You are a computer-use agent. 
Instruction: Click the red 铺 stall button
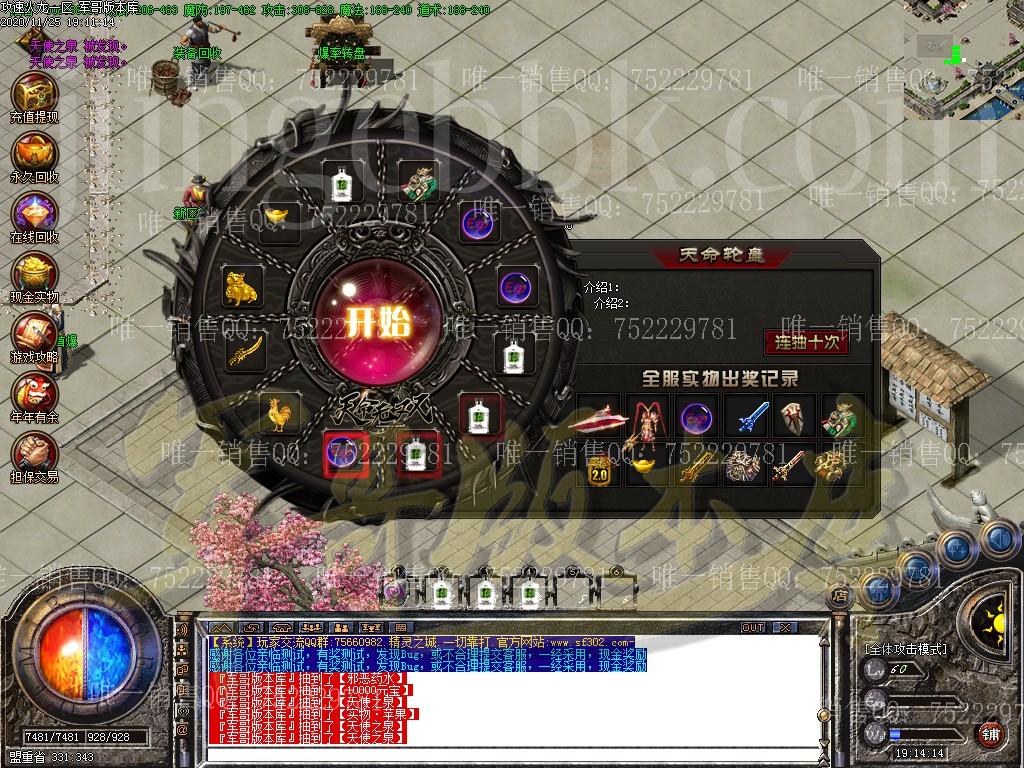point(989,733)
